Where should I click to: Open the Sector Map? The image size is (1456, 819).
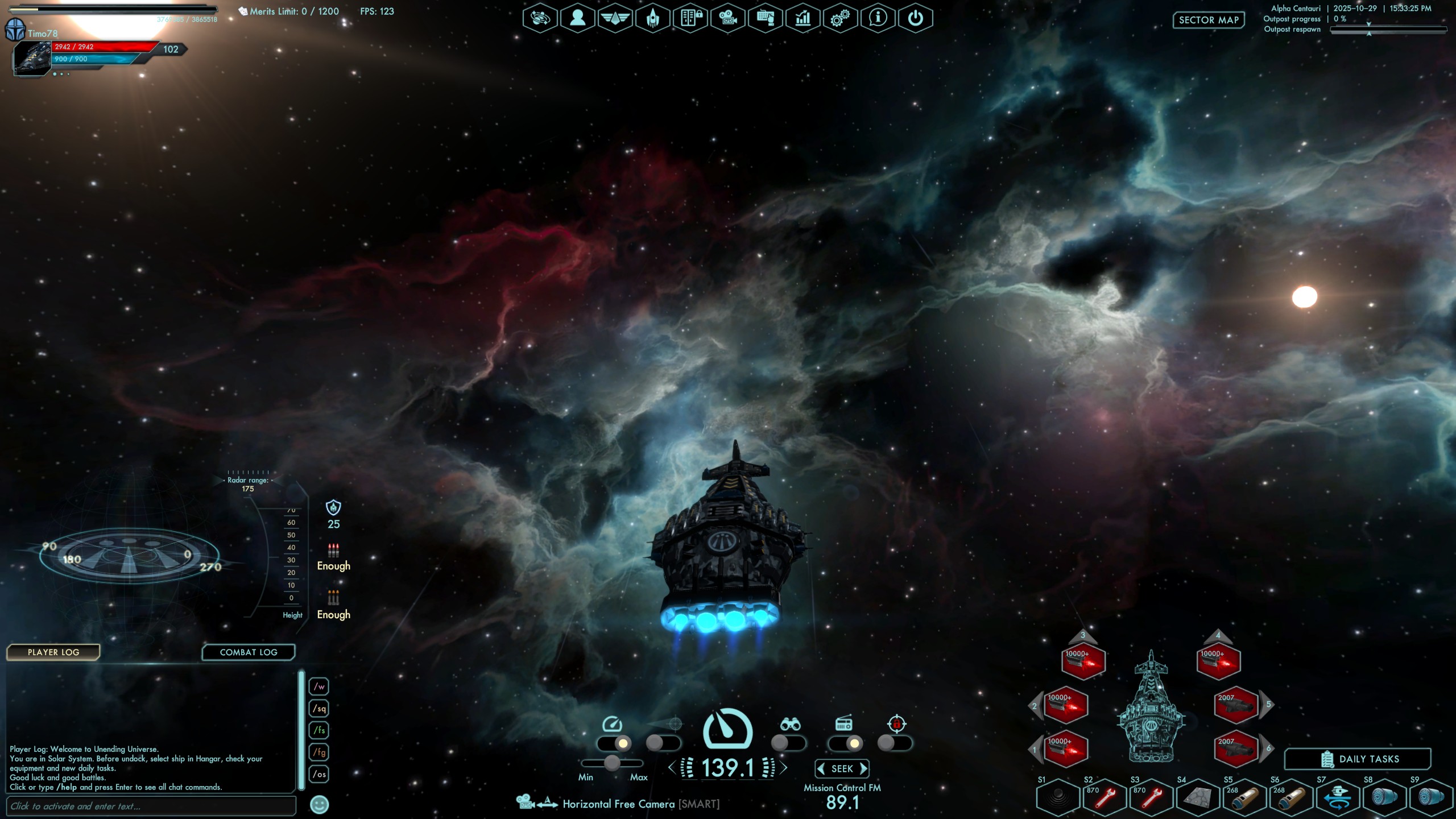1208,20
